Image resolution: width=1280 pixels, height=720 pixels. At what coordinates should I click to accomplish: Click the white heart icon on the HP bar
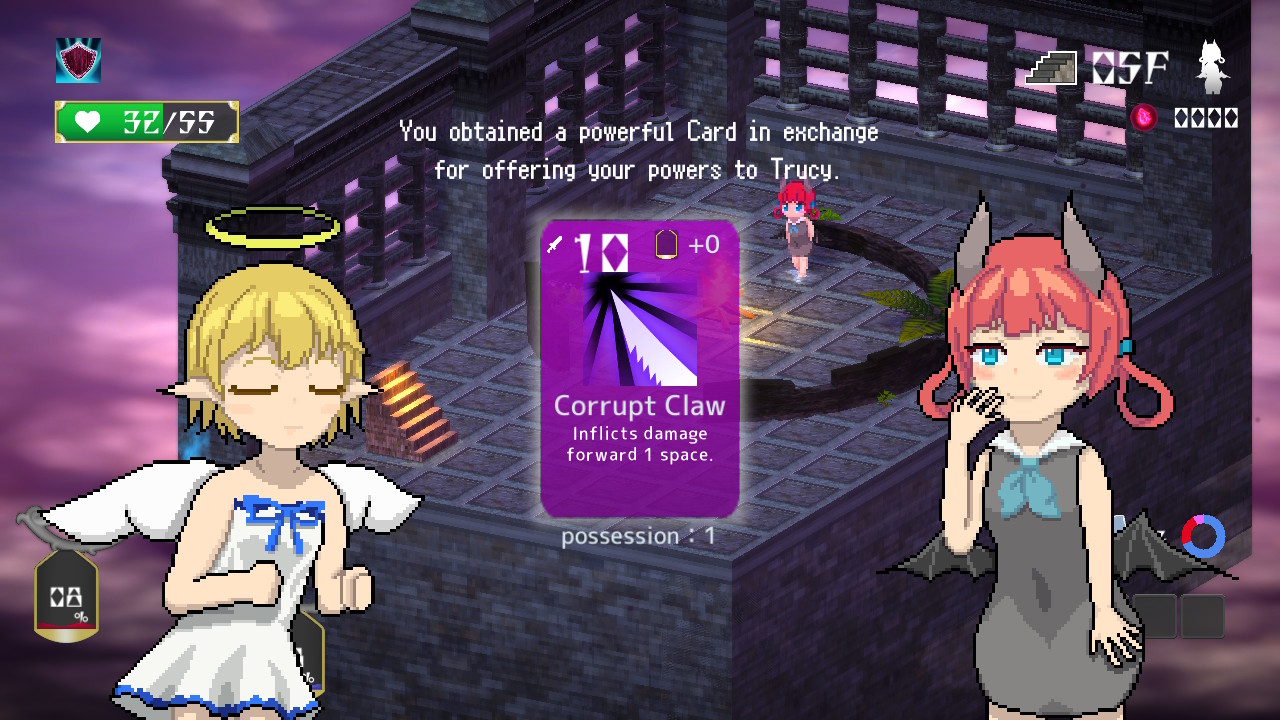coord(89,120)
